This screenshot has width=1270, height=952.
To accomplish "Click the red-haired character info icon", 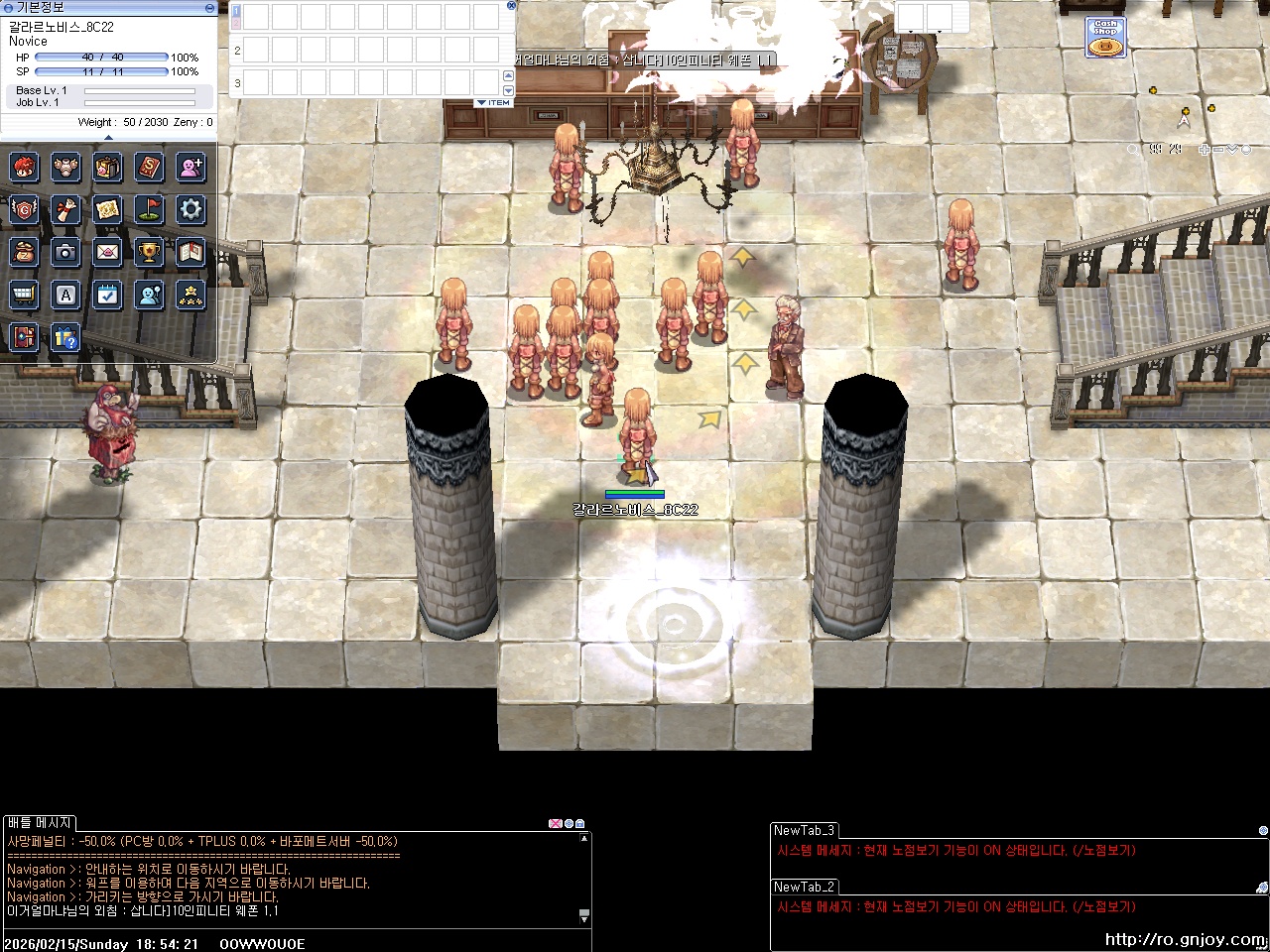I will tap(24, 167).
